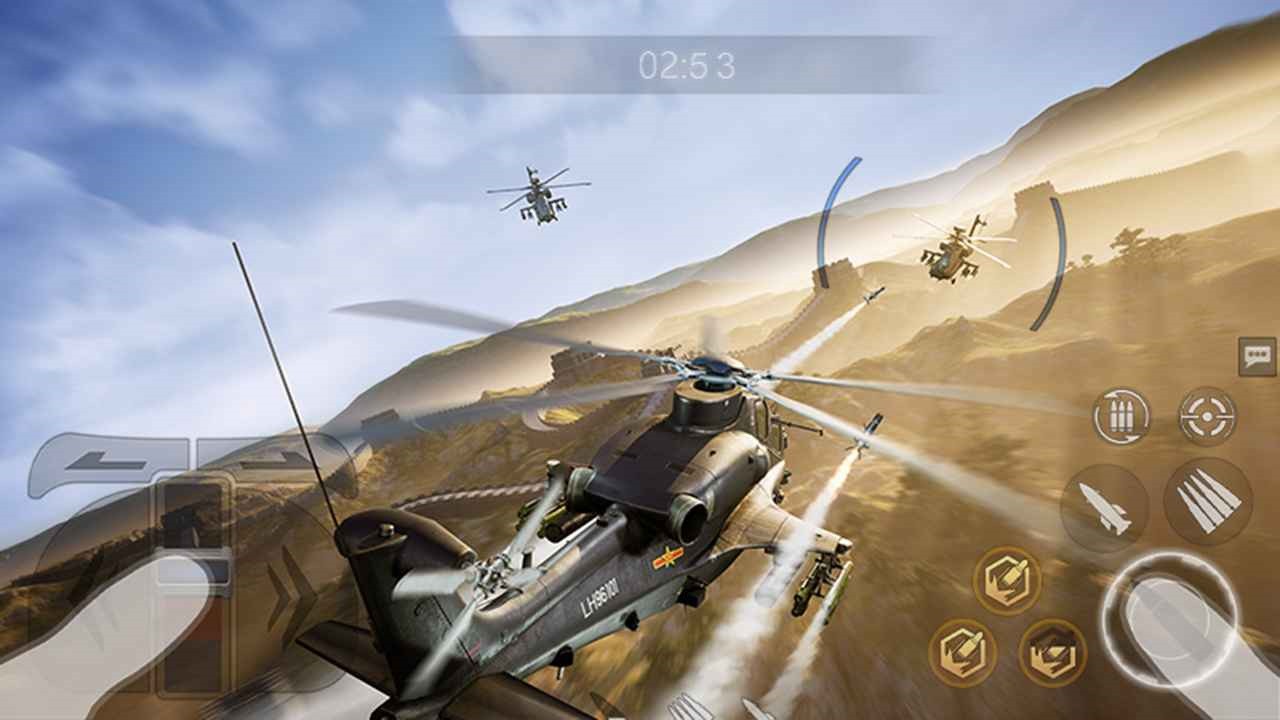Select the darkened gold hexagon skill icon
The height and width of the screenshot is (720, 1280).
point(1052,652)
